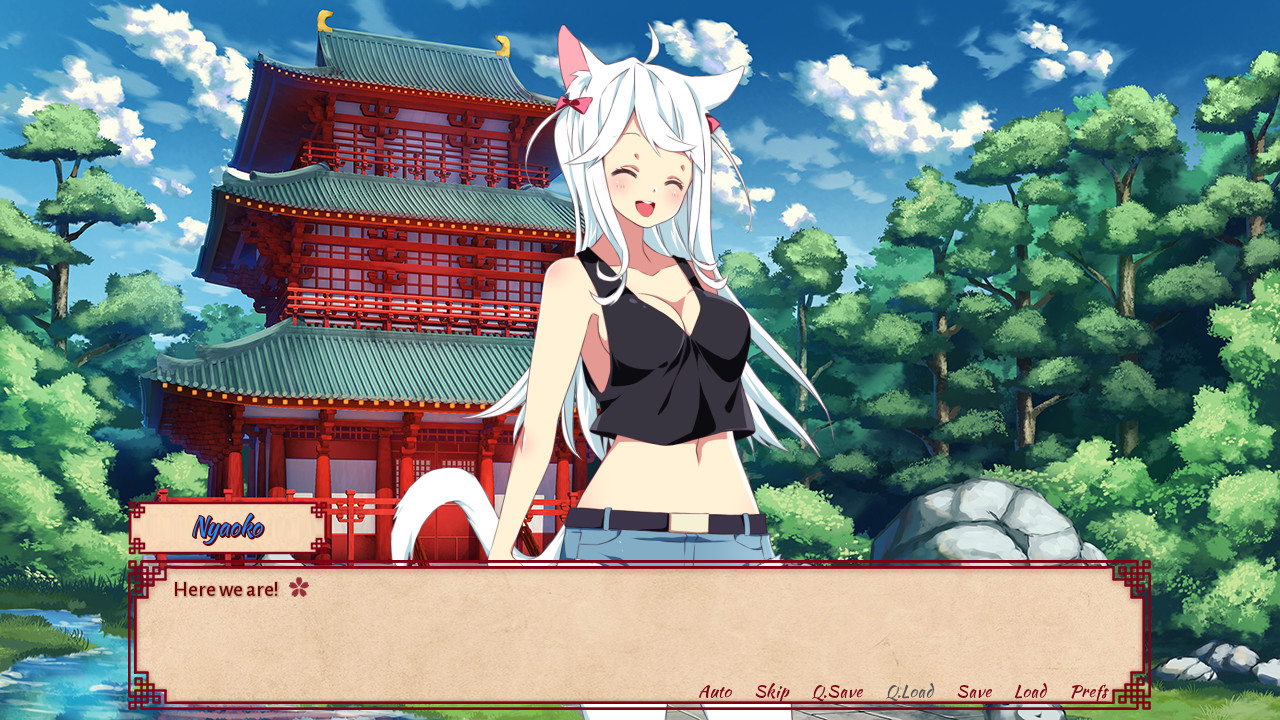Click the sakura blossom continue indicator
This screenshot has height=720, width=1280.
tap(301, 589)
